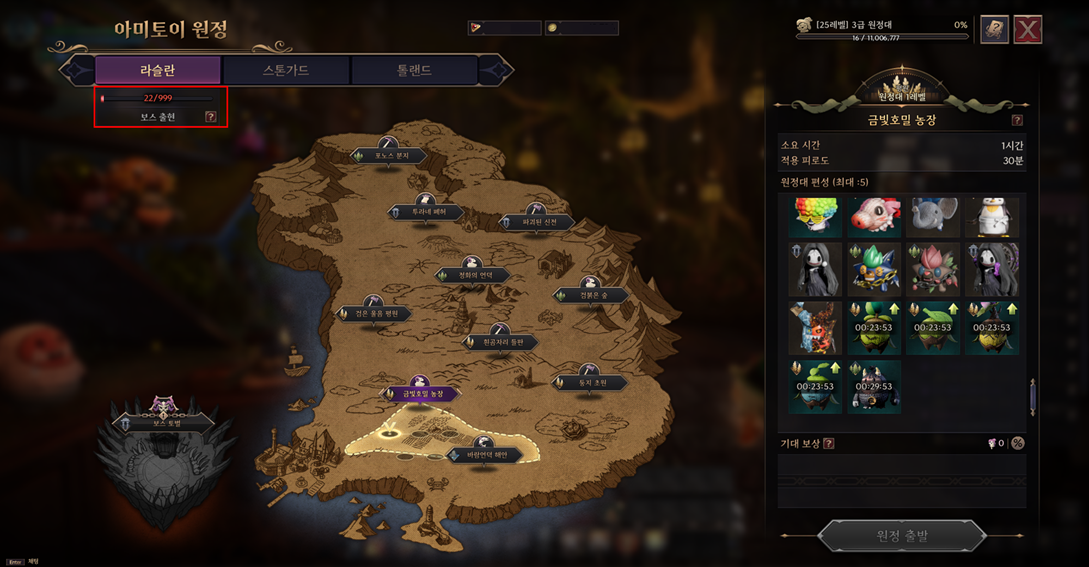The height and width of the screenshot is (567, 1089).
Task: Choose the 파괴된 신전 map location
Action: pos(539,222)
